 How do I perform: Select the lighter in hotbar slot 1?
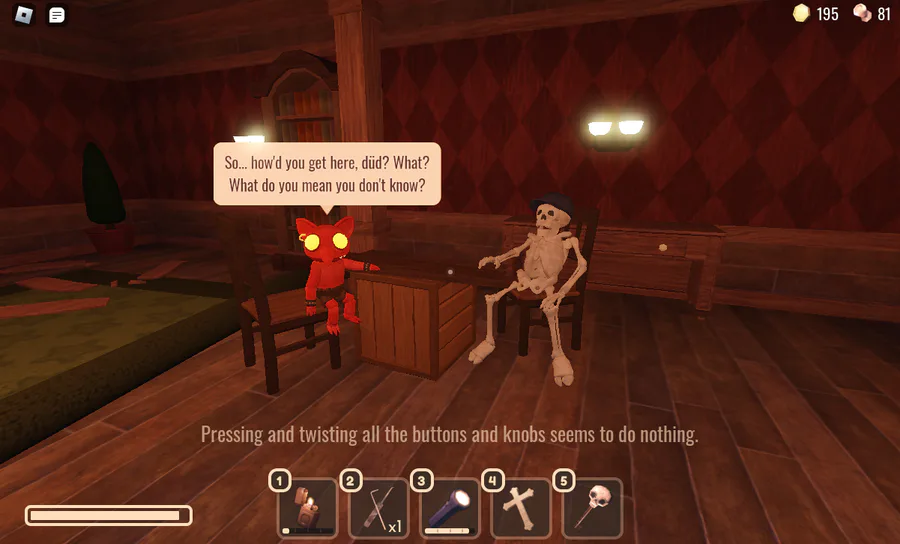(x=307, y=508)
